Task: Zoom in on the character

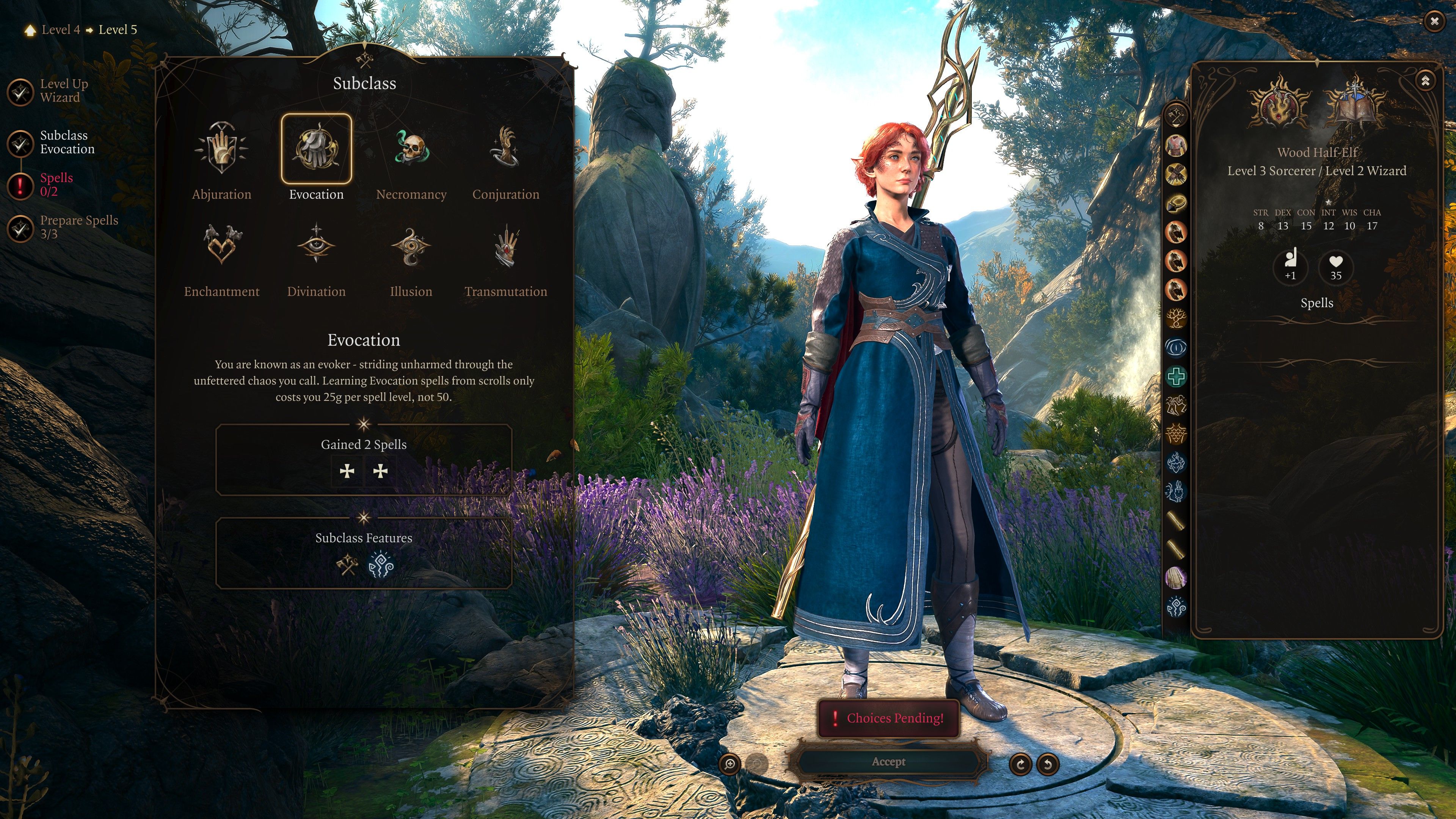Action: (x=730, y=764)
